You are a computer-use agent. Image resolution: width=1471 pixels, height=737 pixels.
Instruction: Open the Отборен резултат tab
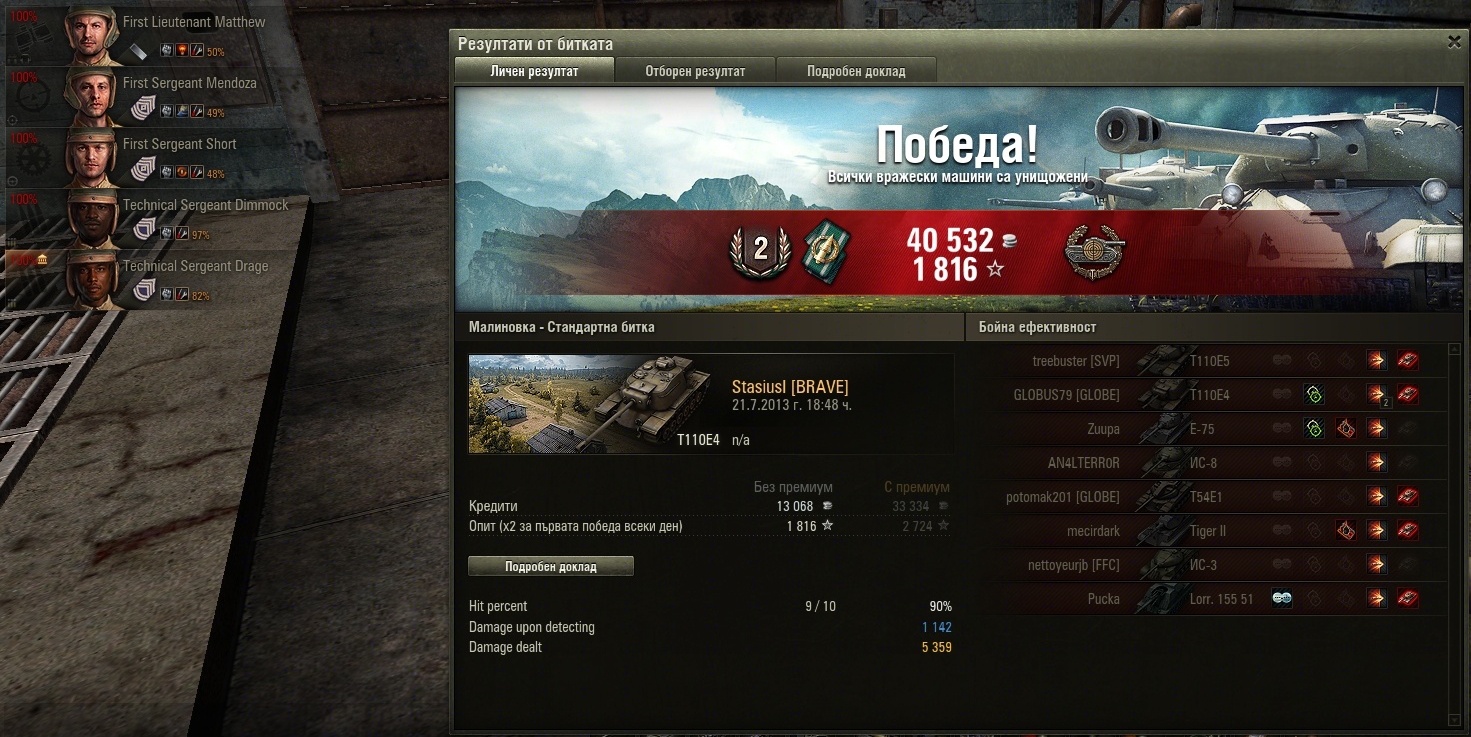click(695, 71)
